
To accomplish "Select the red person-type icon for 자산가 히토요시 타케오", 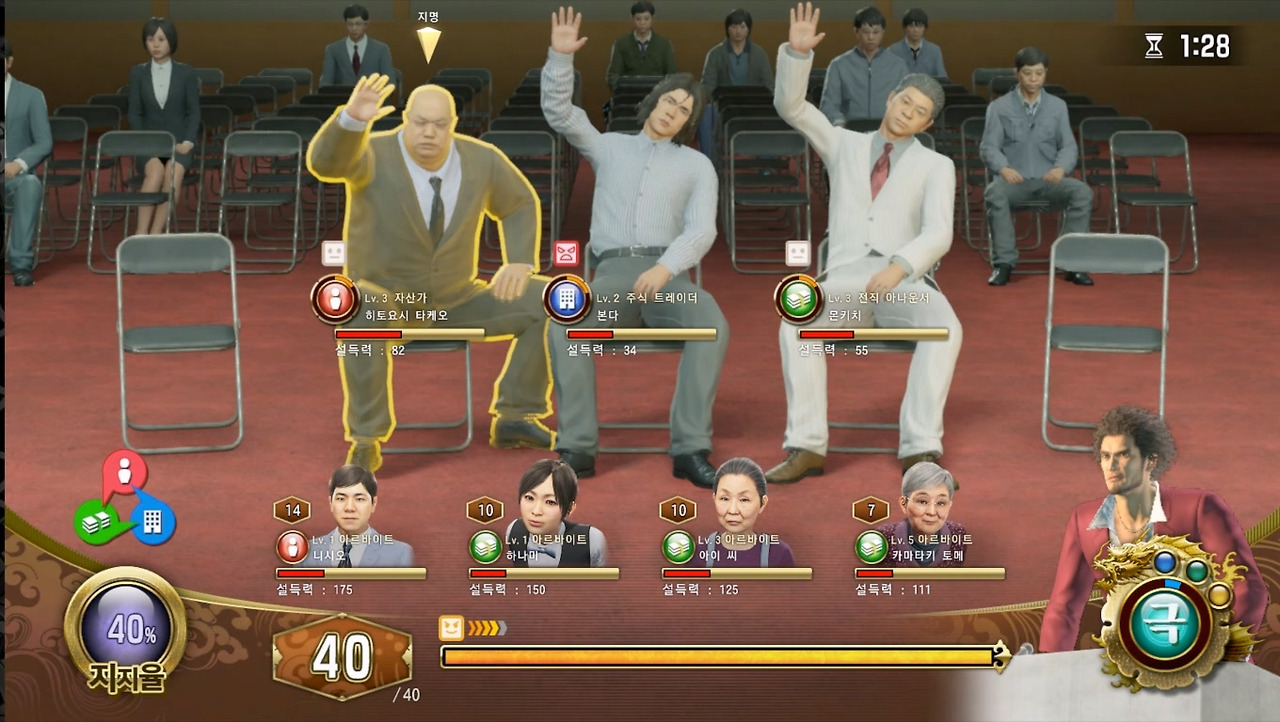I will 335,299.
